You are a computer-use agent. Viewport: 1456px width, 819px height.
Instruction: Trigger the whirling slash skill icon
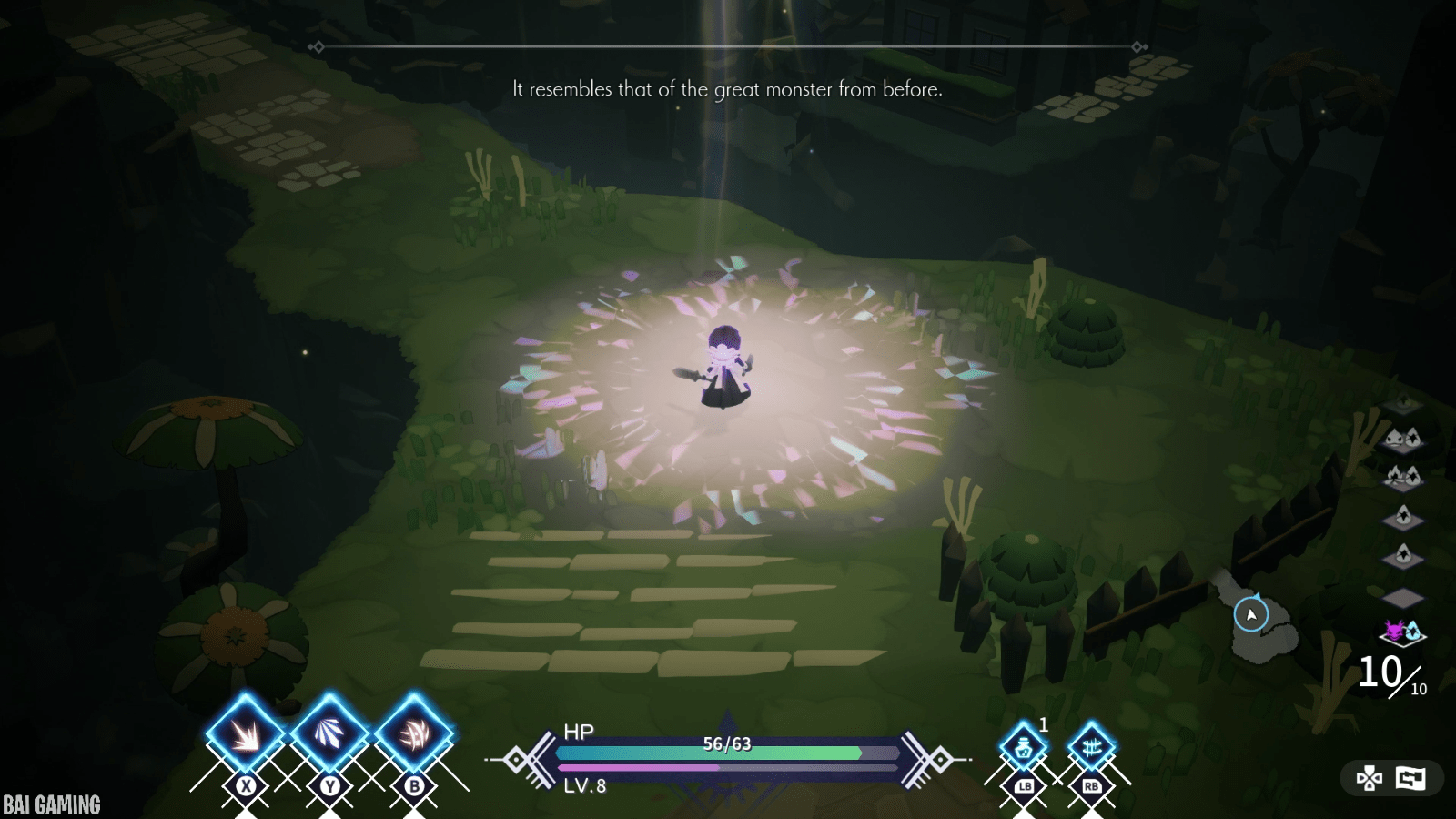[414, 733]
